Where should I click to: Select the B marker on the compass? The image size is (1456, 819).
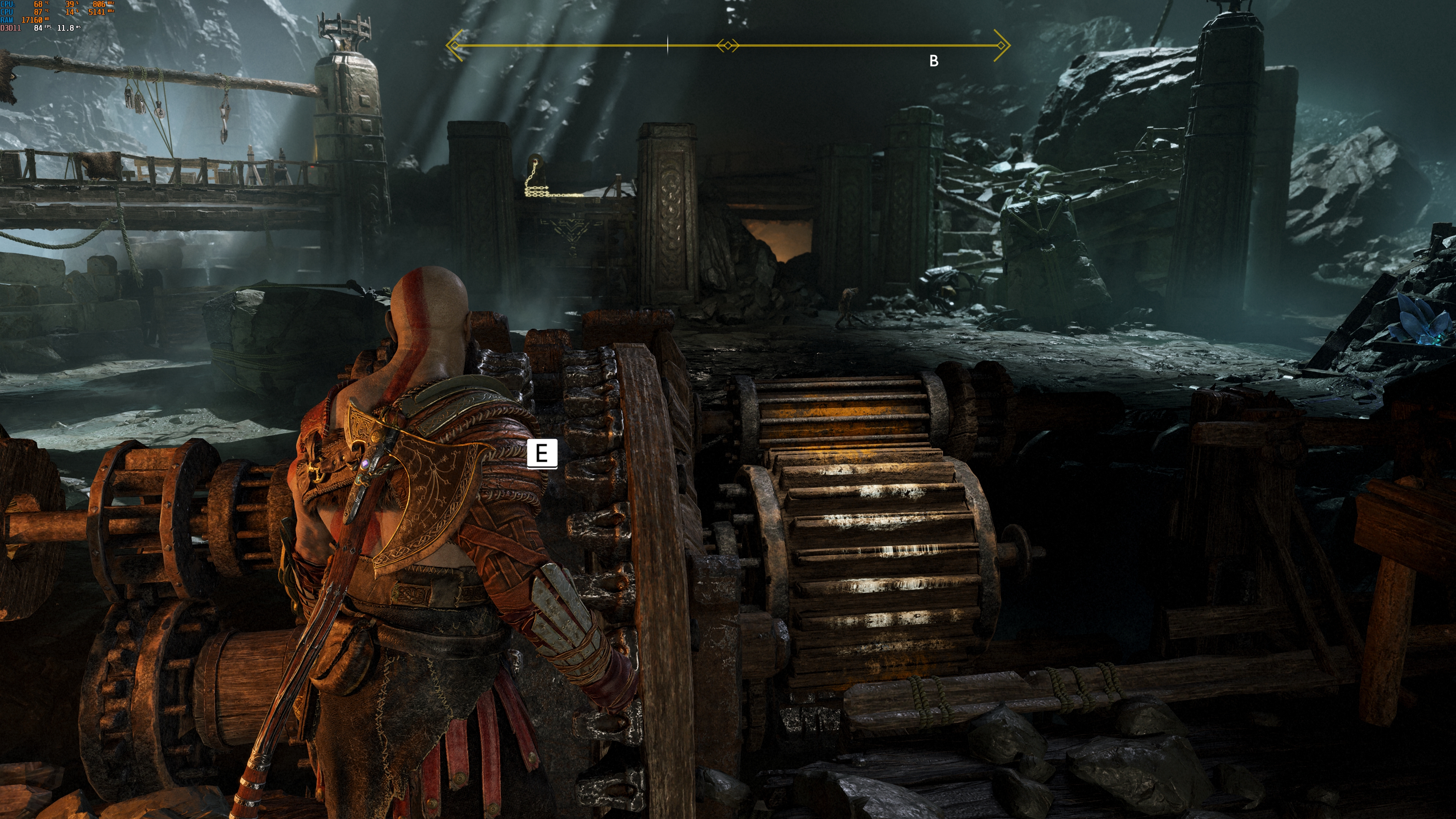(934, 61)
